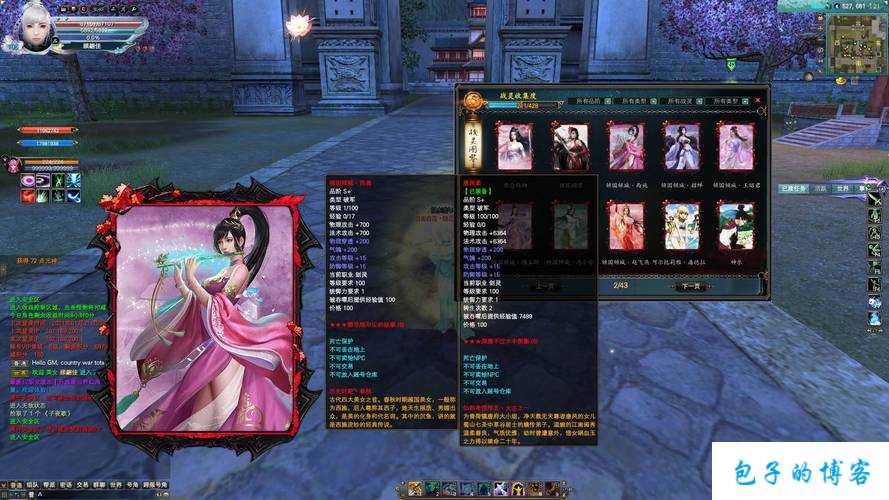This screenshot has height=500, width=889.
Task: Select the red-dressed warrior card in top row
Action: [x=571, y=147]
